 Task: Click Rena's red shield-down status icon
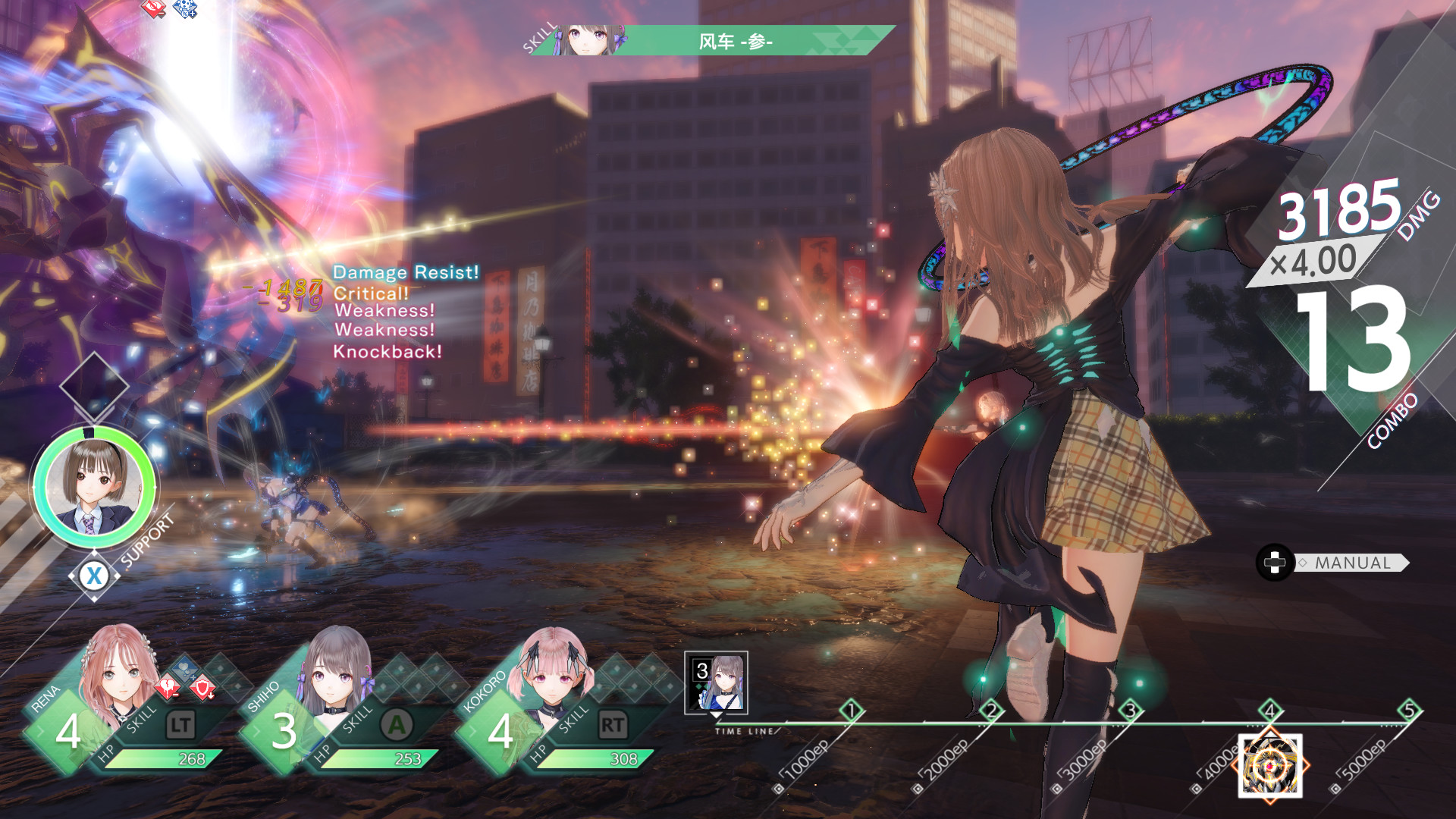coord(202,687)
